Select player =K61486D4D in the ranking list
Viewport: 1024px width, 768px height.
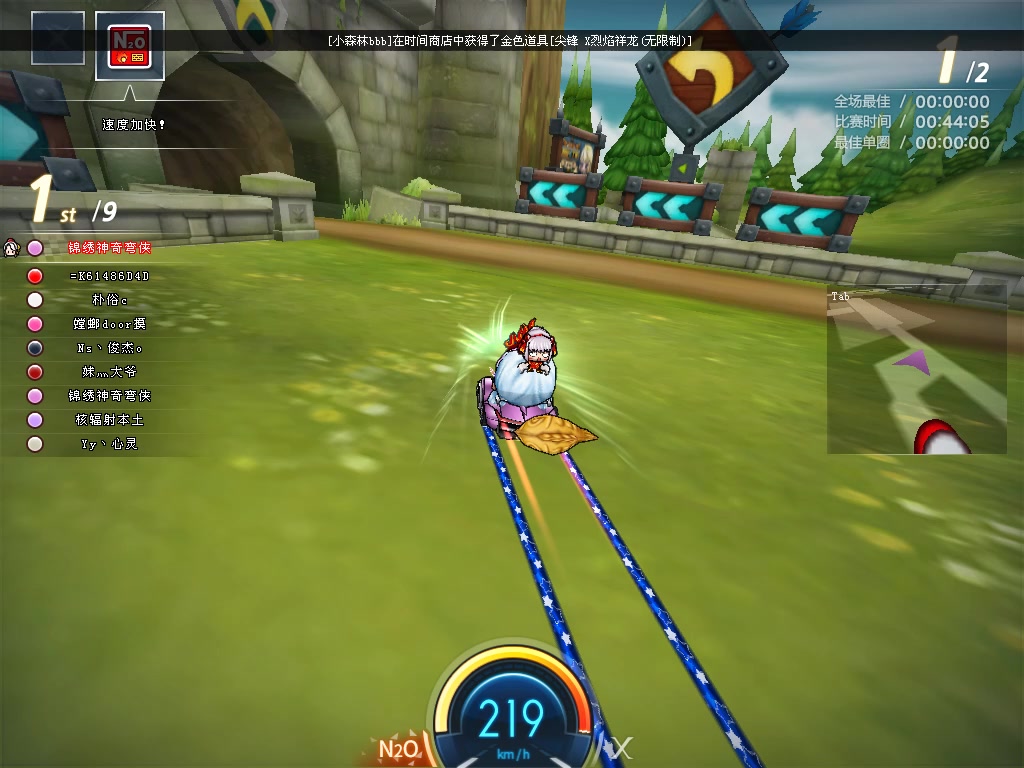109,276
